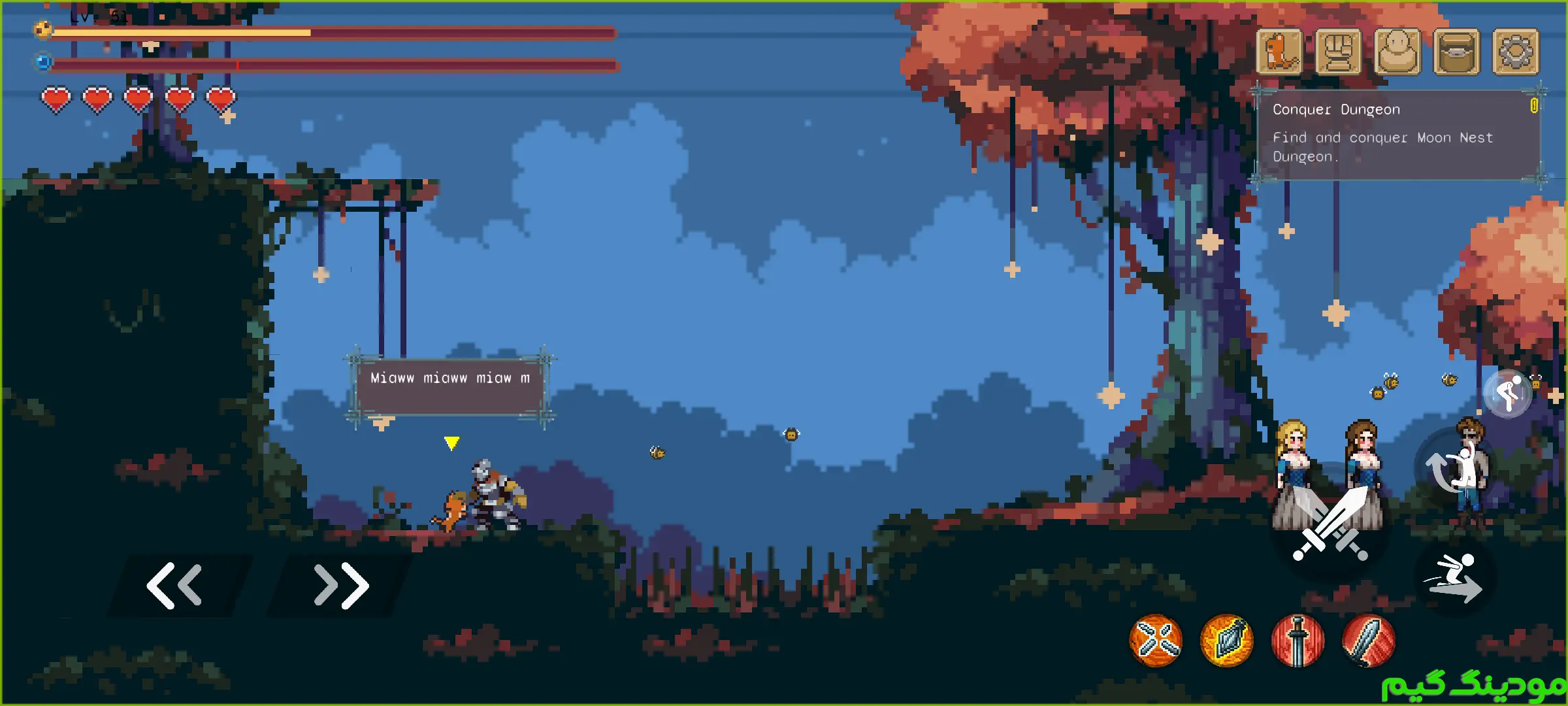Open the gear settings menu

[1516, 52]
